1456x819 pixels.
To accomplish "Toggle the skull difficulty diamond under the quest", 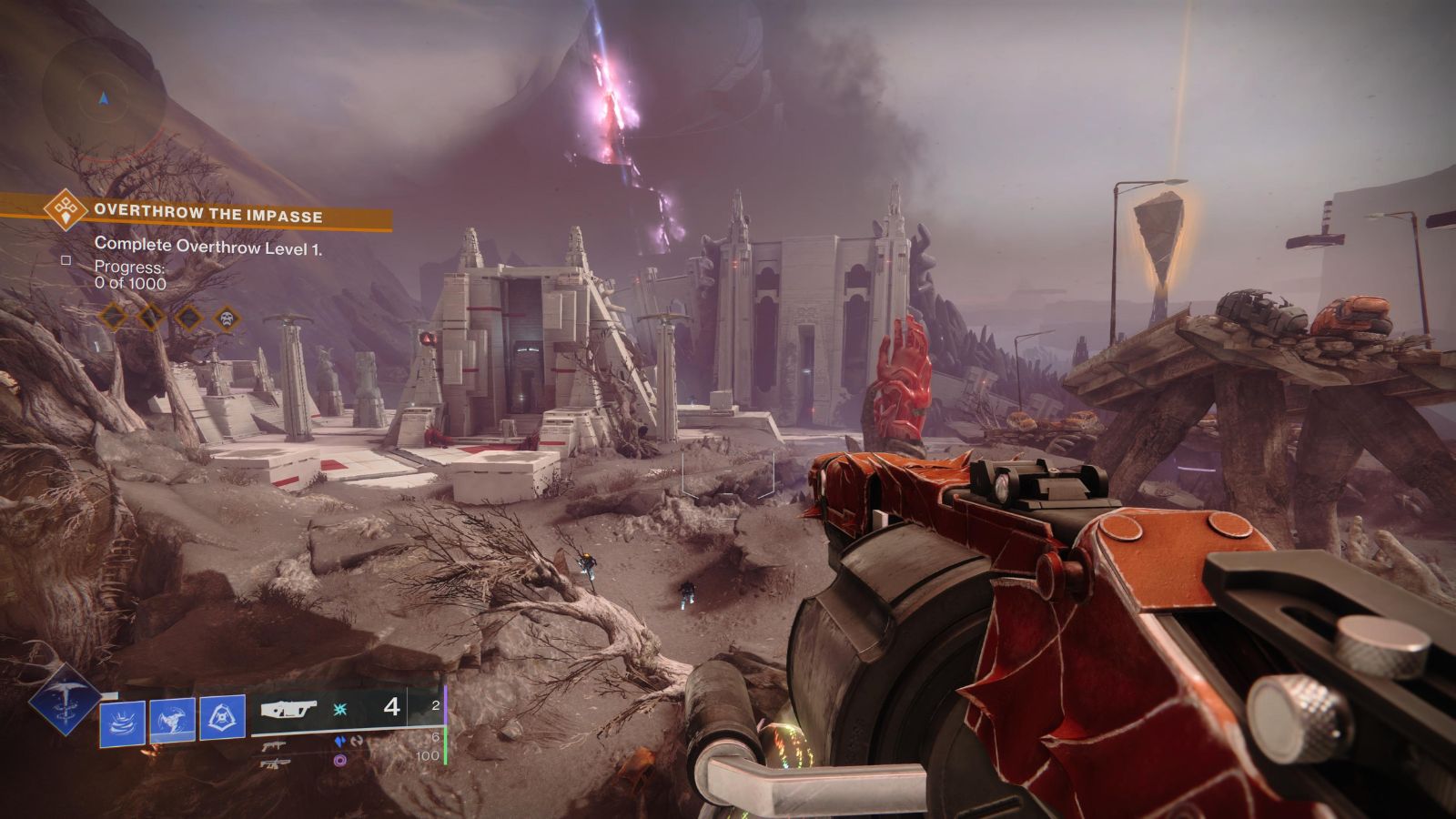I will click(226, 318).
